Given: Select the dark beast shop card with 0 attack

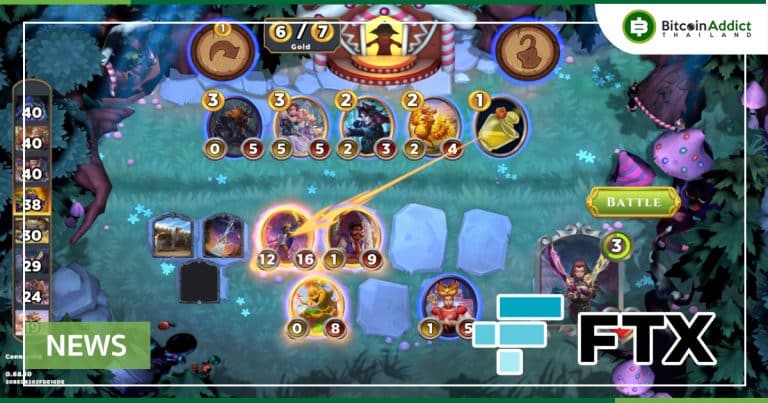Looking at the screenshot, I should 236,126.
